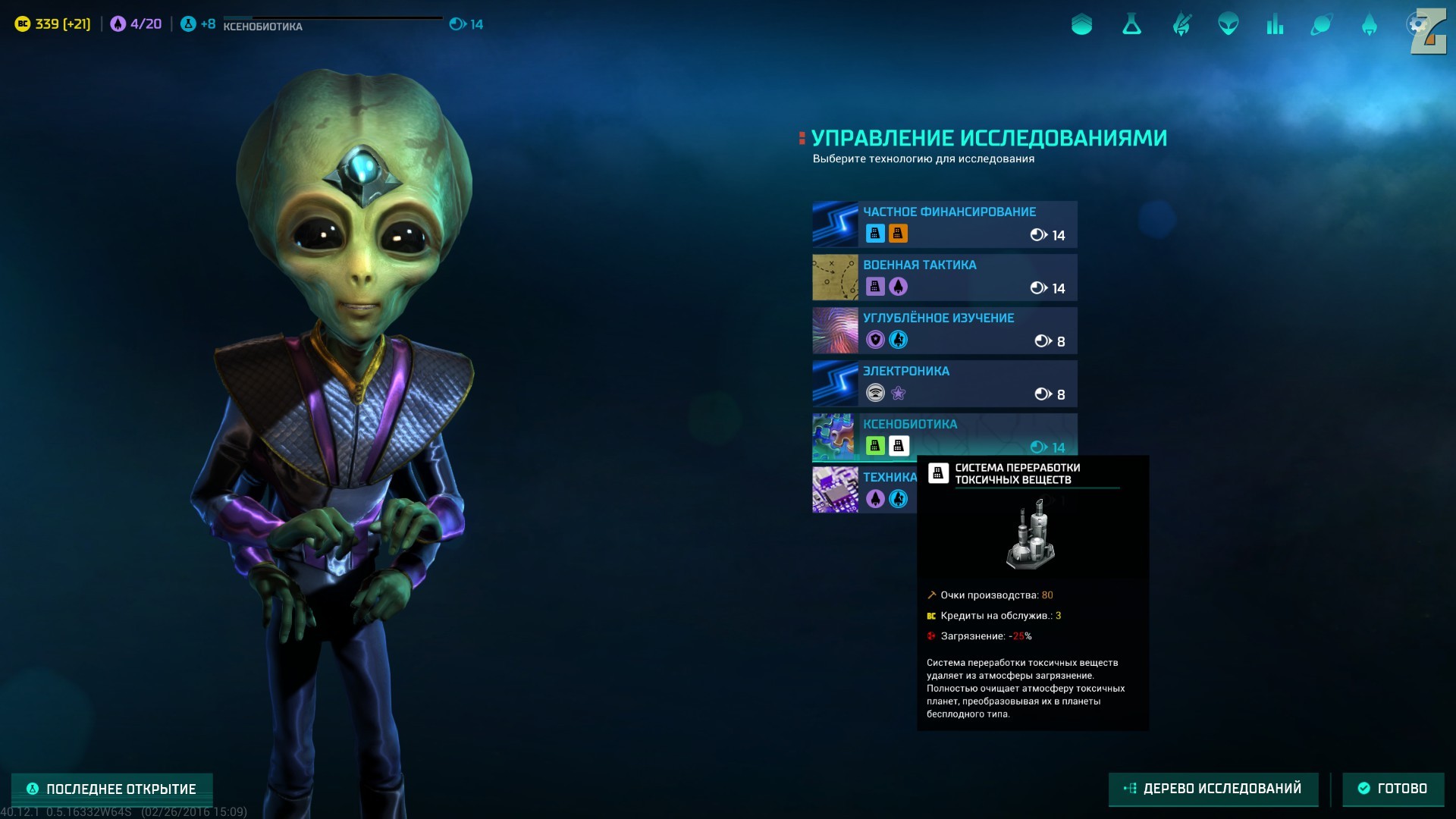
Task: Open the research flask icon menu
Action: [1131, 25]
